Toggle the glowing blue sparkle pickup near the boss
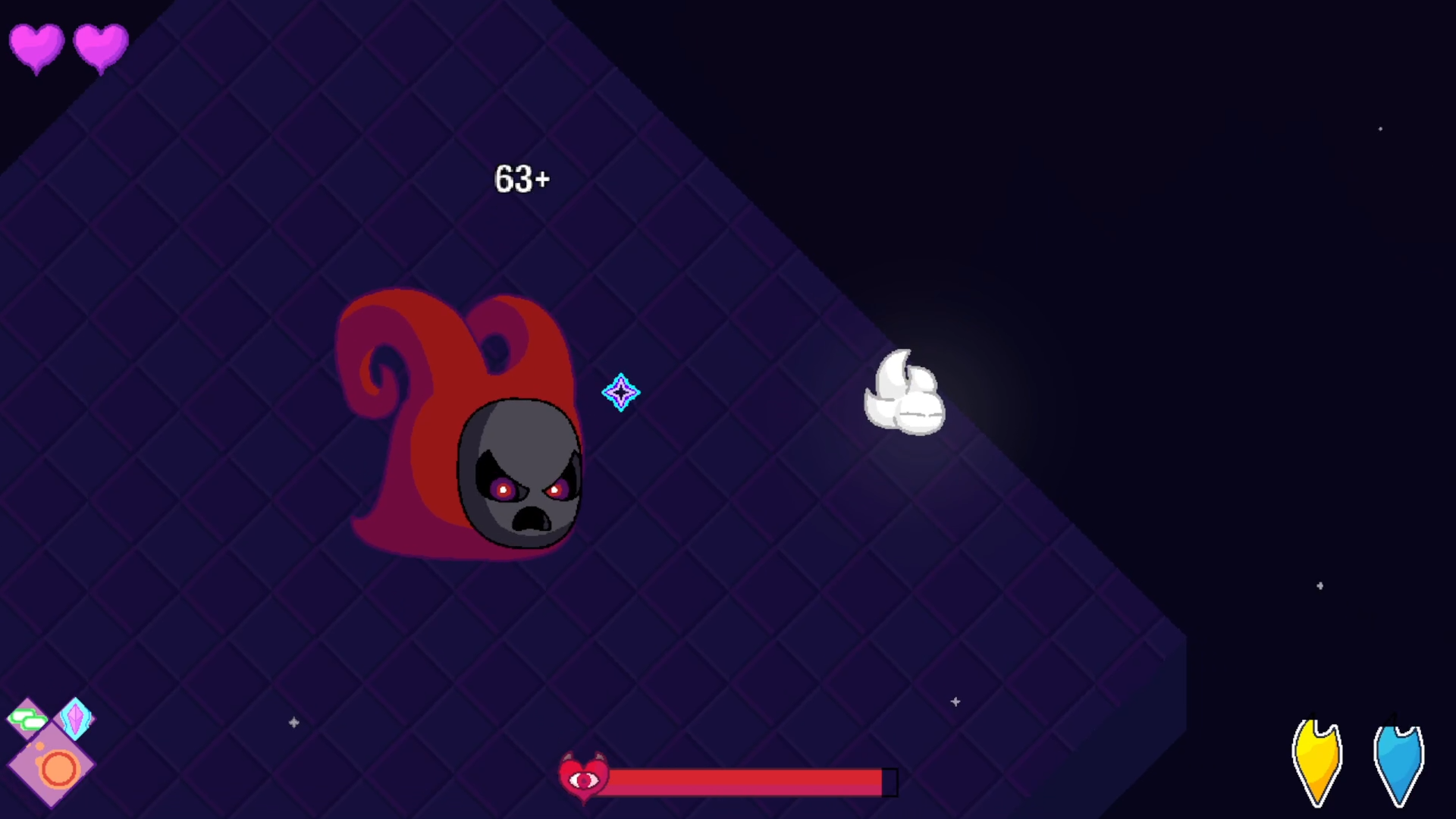 click(621, 393)
